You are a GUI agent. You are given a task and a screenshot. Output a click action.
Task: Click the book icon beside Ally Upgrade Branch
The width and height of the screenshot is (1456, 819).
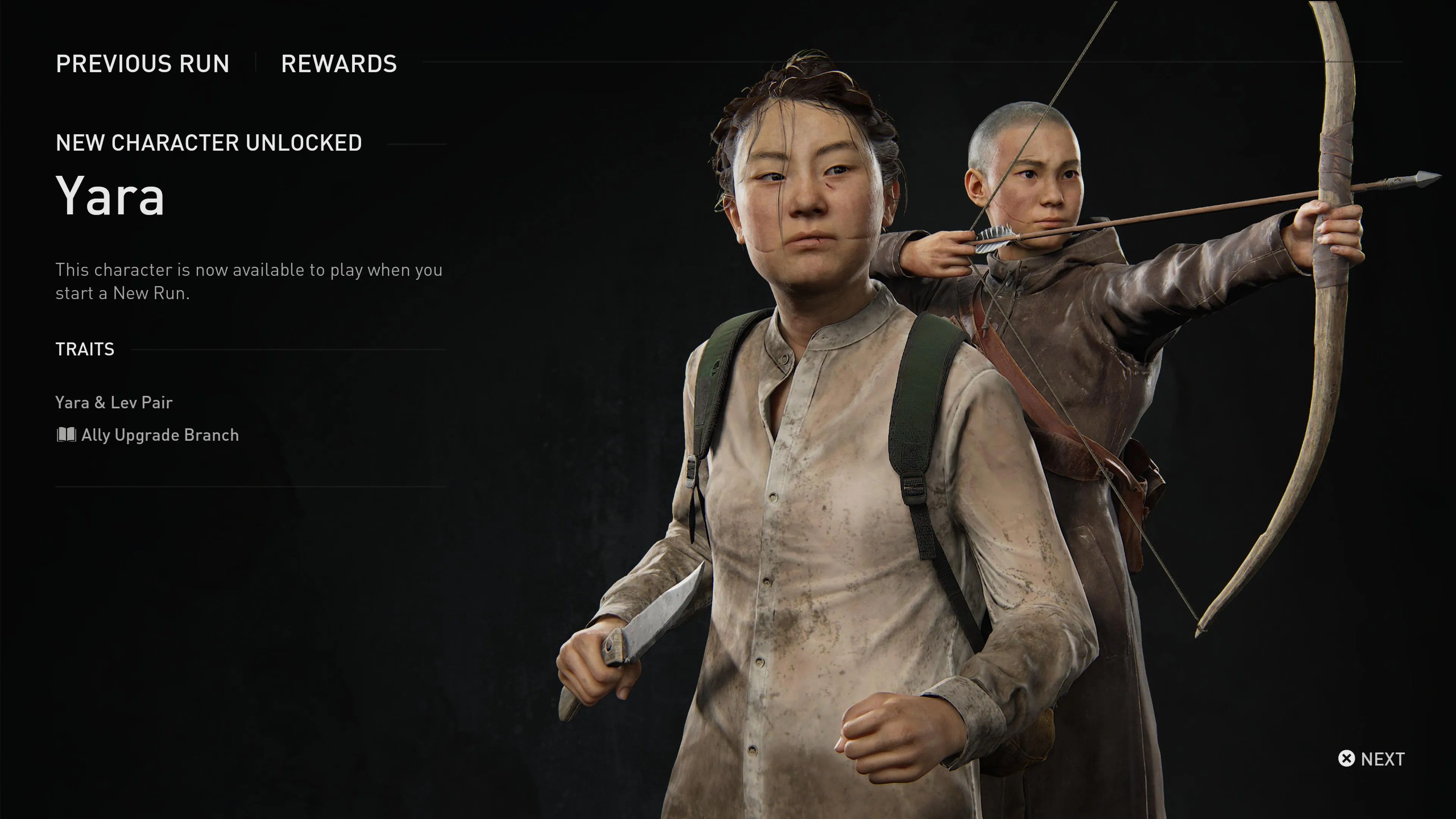(x=66, y=435)
